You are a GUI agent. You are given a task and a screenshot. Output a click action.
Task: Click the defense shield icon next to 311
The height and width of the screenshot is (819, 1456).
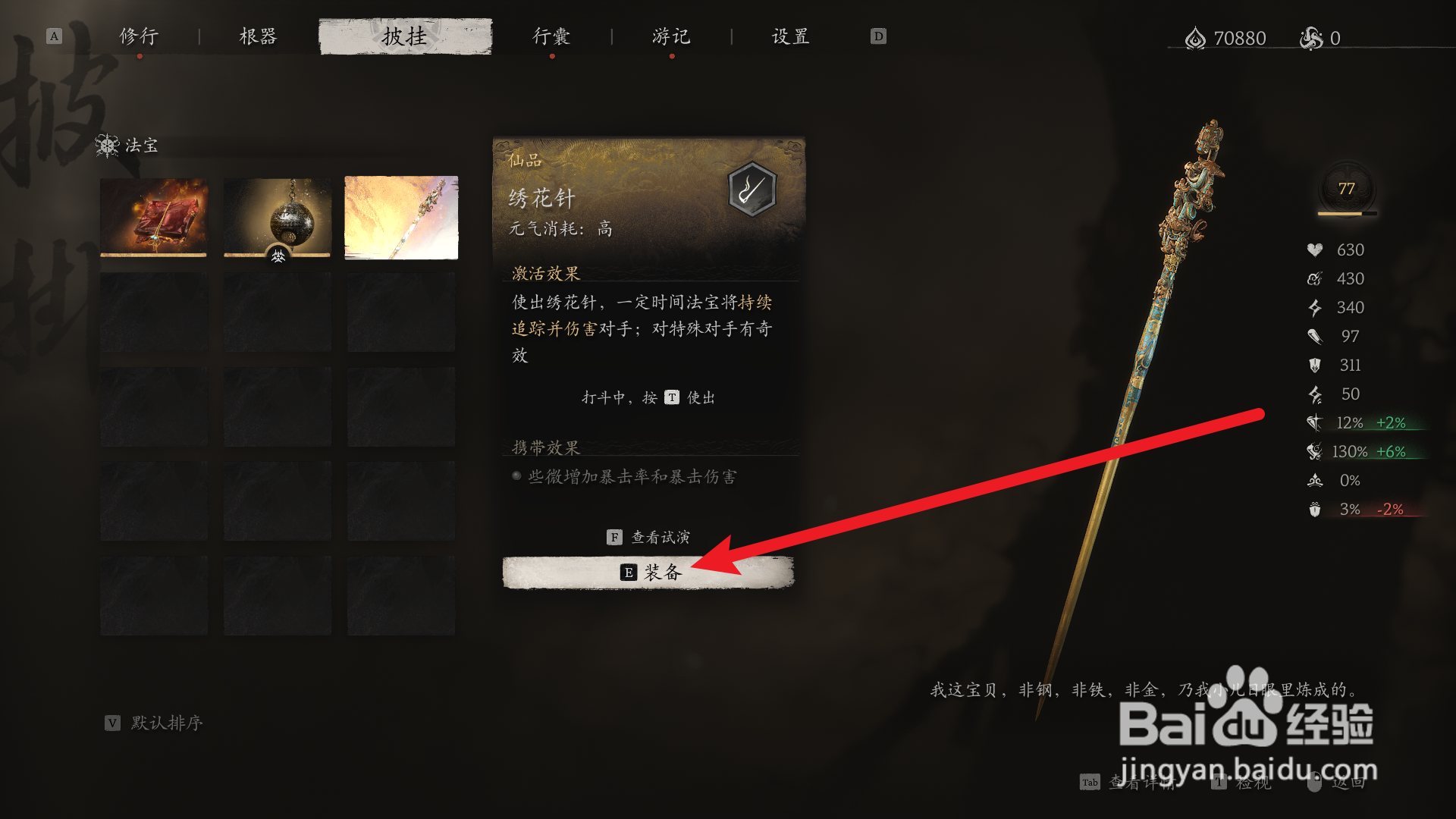point(1313,365)
